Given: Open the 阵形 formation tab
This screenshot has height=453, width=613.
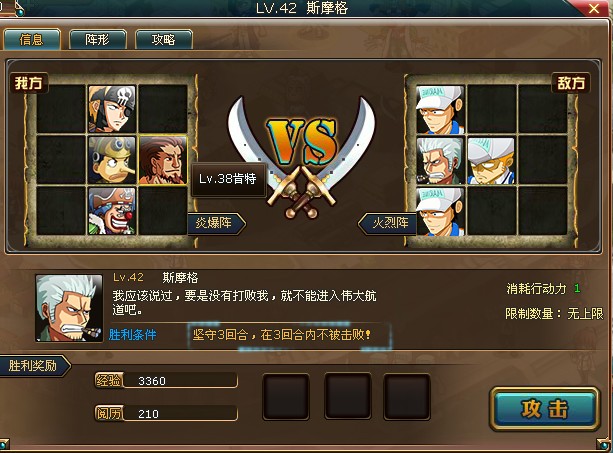Looking at the screenshot, I should (97, 40).
